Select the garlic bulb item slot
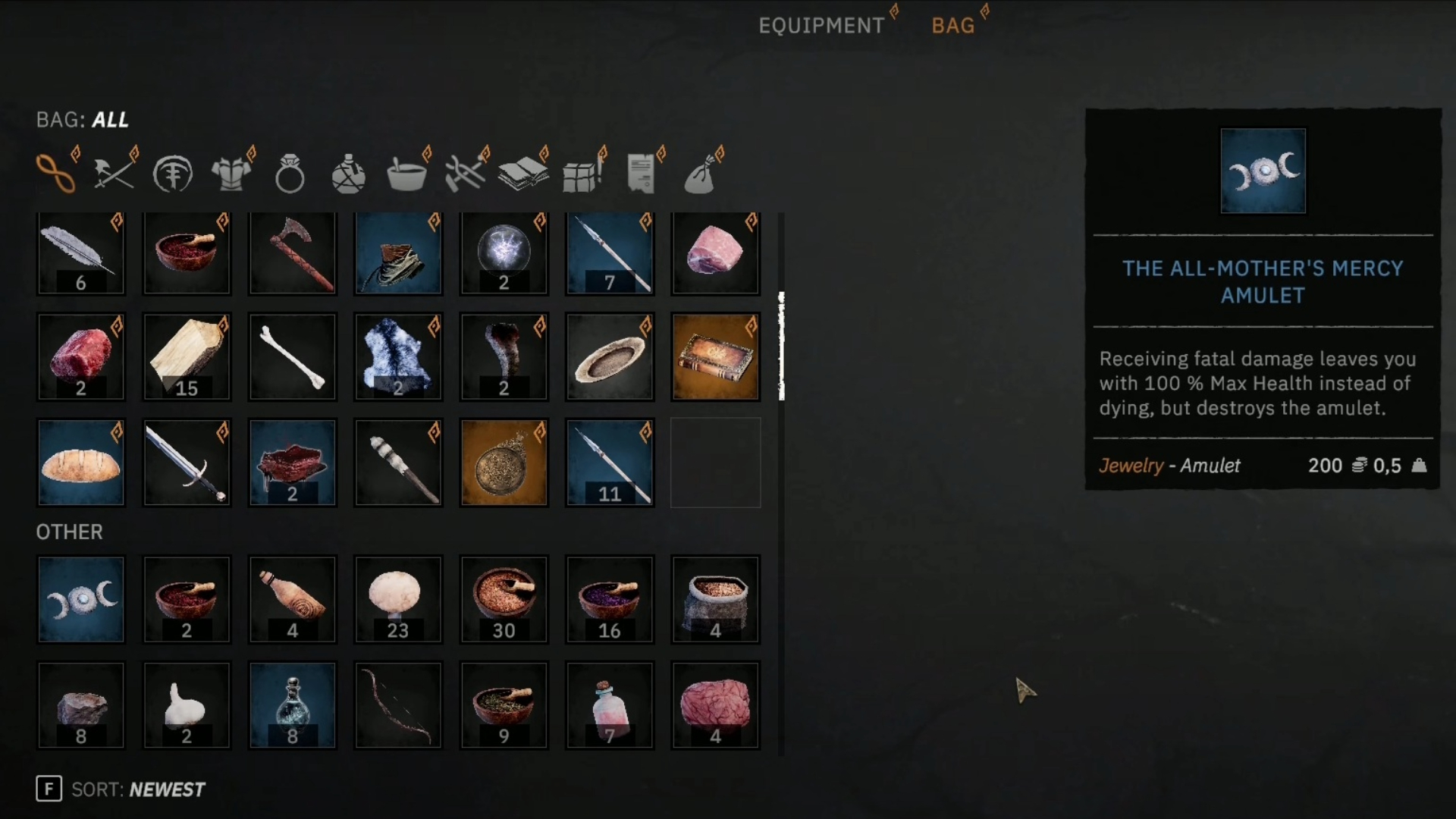The height and width of the screenshot is (819, 1456). pos(187,705)
